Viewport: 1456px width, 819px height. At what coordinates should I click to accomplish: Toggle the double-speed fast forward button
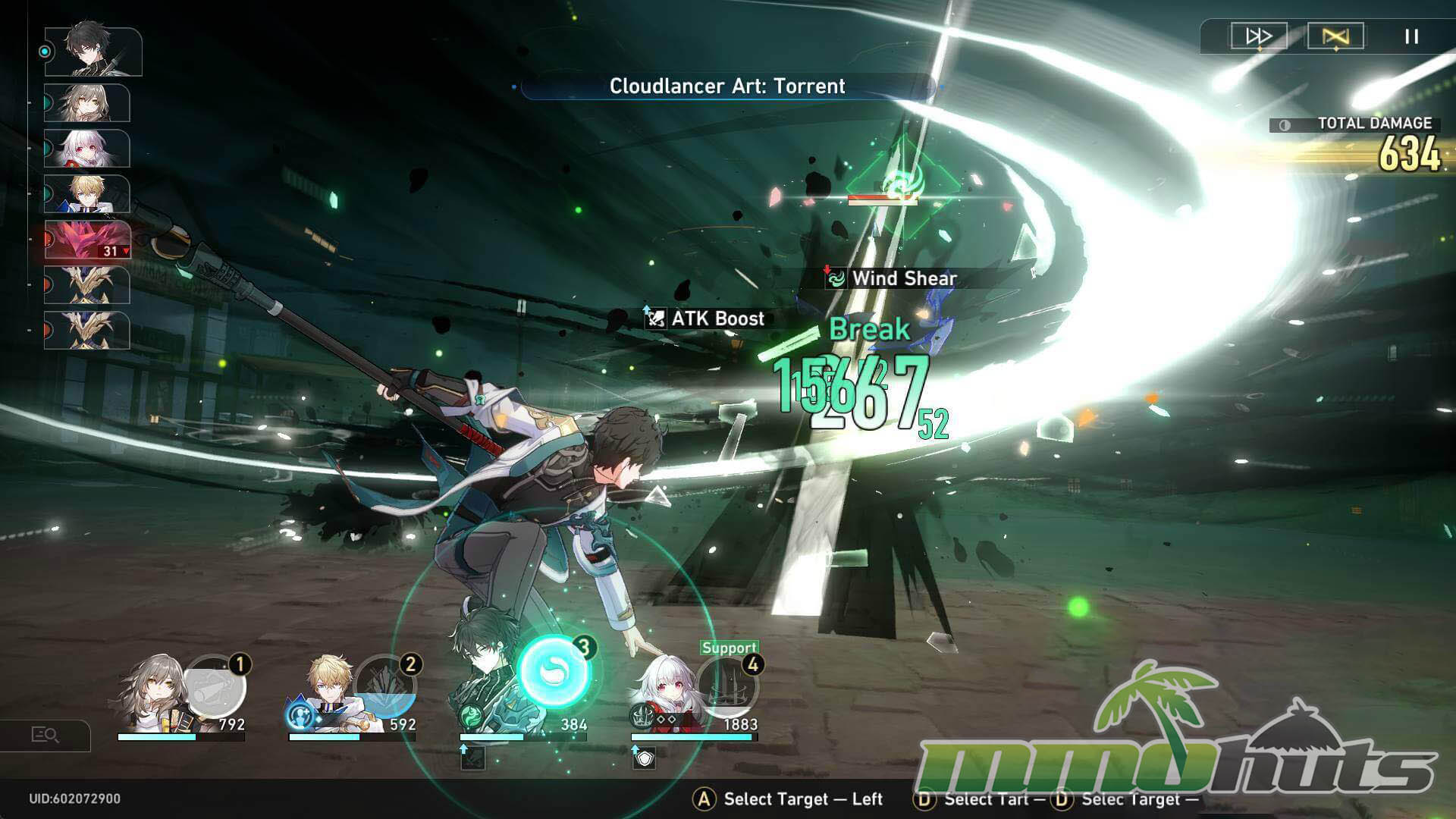coord(1259,36)
